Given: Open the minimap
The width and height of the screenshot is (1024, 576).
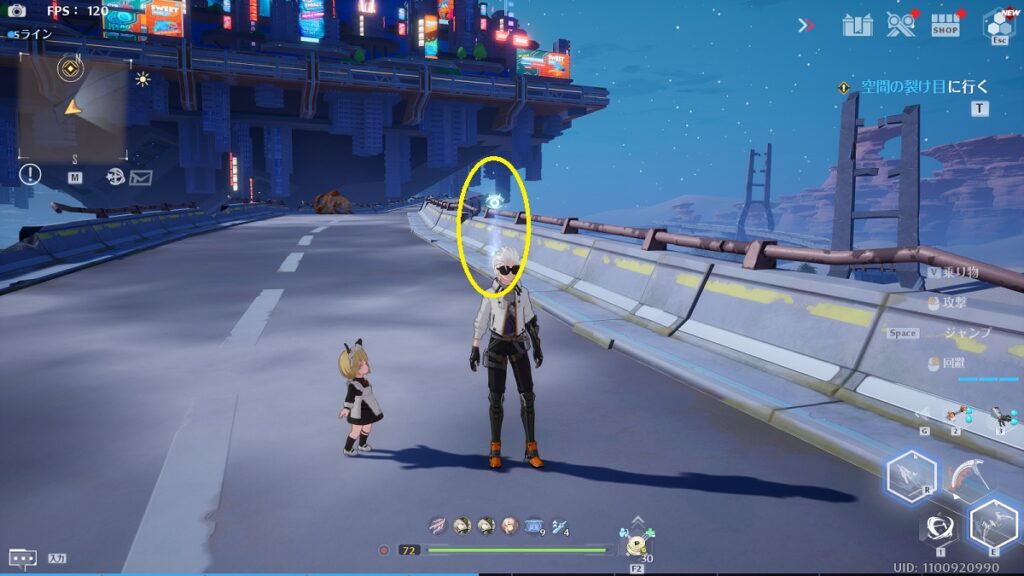Looking at the screenshot, I should coord(73,106).
